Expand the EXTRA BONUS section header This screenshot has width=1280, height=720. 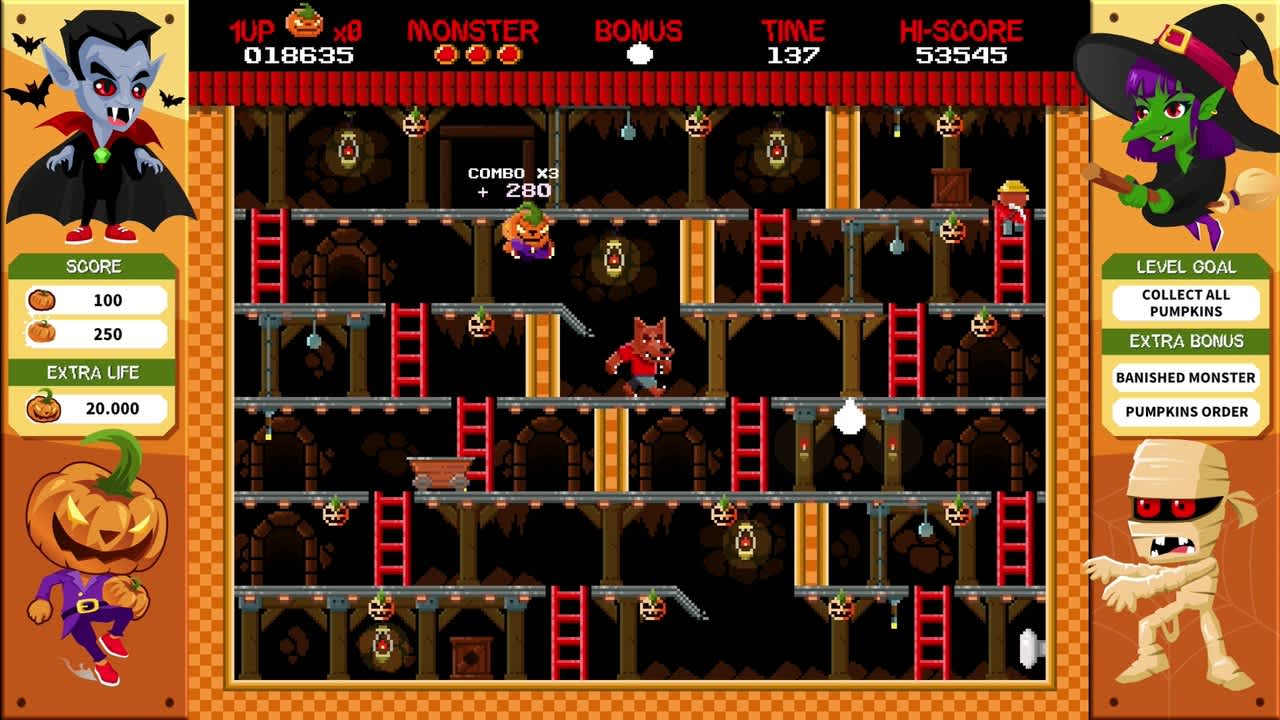pos(1184,341)
